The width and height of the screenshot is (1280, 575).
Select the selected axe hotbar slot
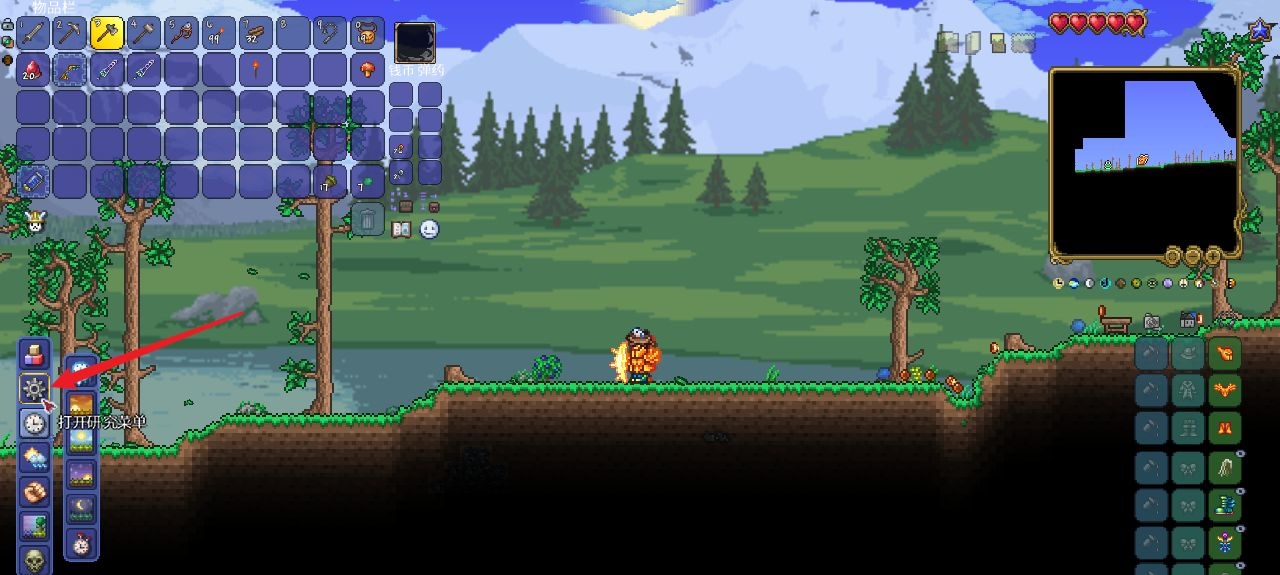pos(107,33)
